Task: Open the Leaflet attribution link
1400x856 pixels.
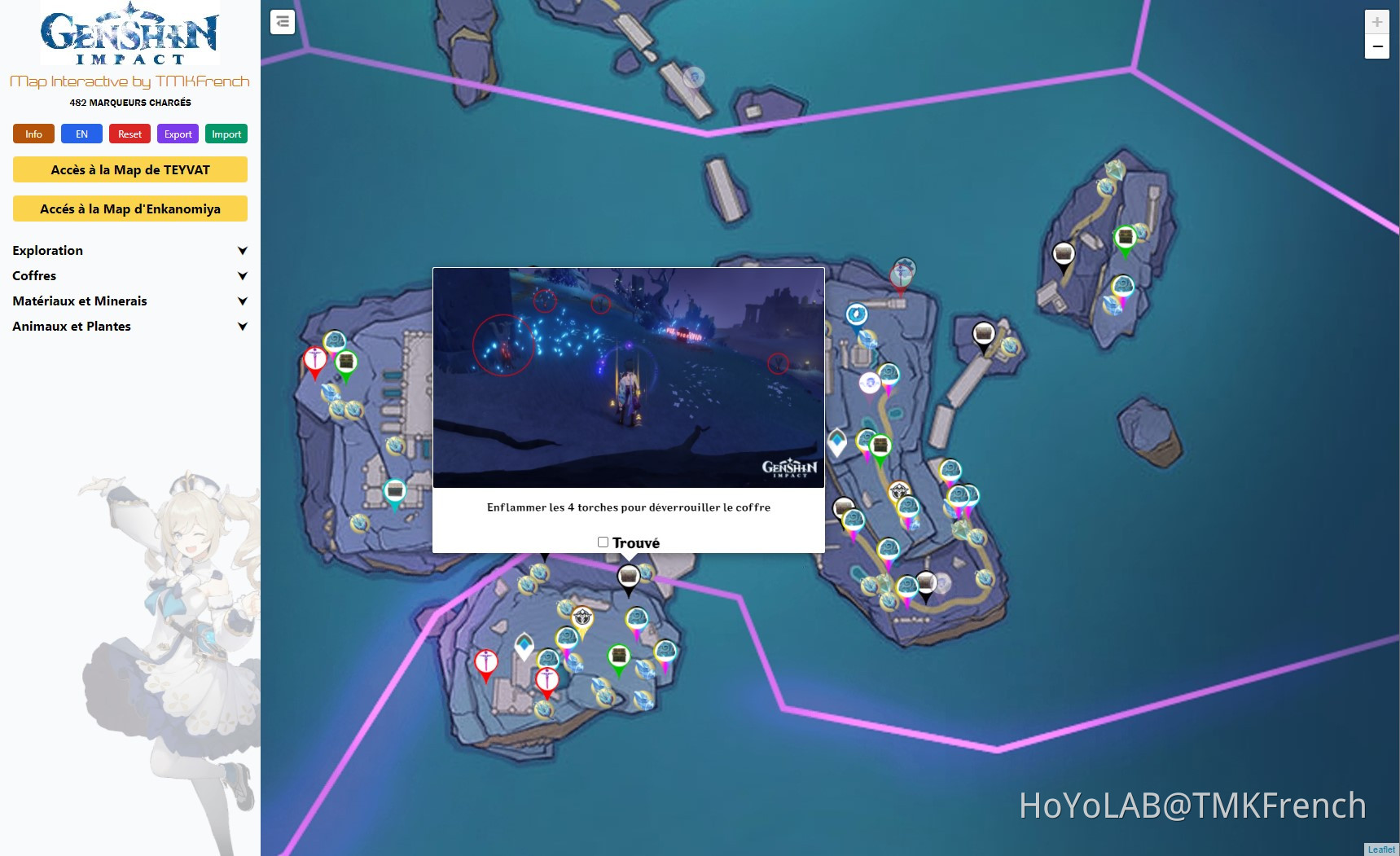Action: [x=1380, y=849]
